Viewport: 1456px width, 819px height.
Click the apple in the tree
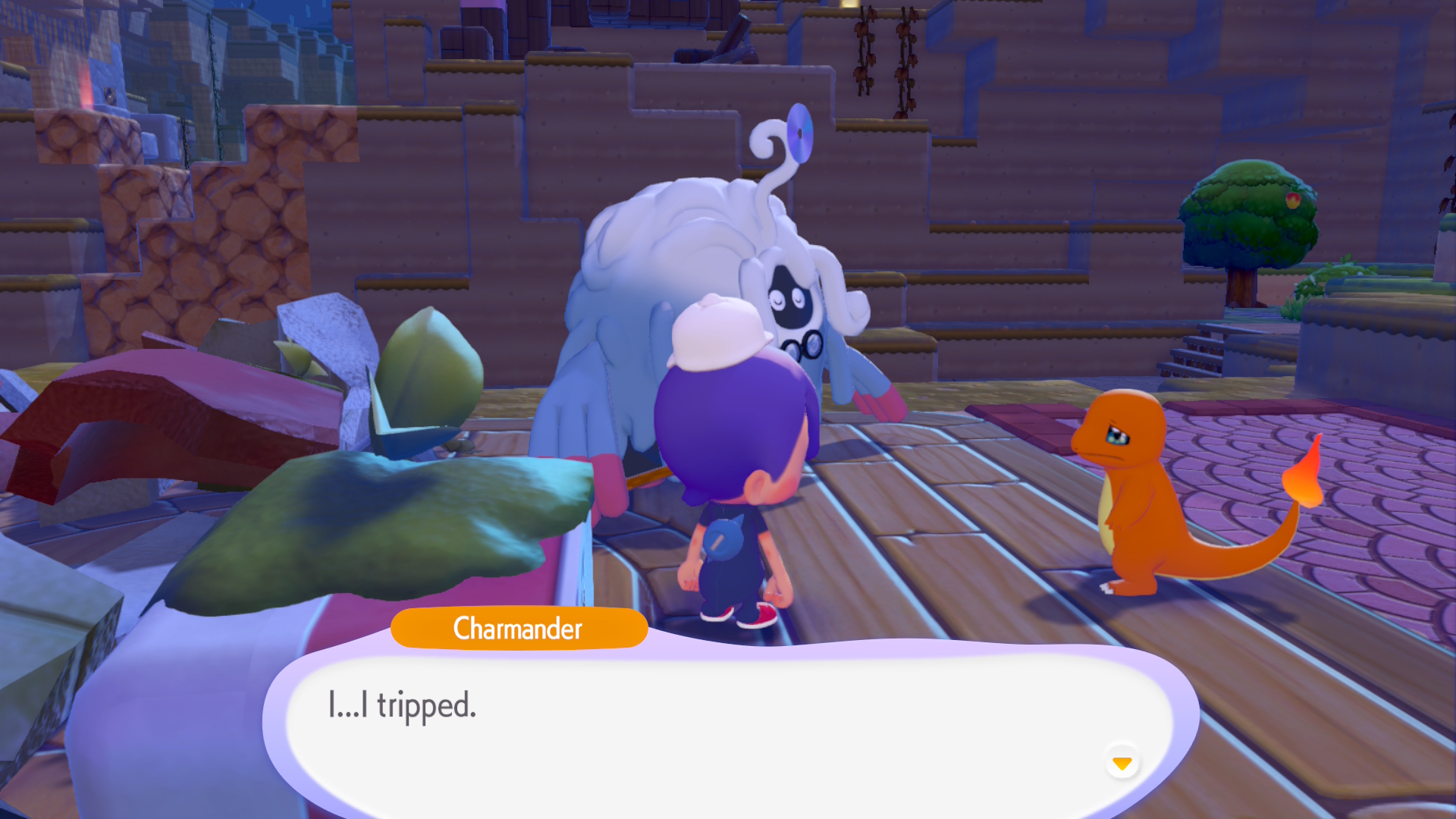click(x=1294, y=201)
